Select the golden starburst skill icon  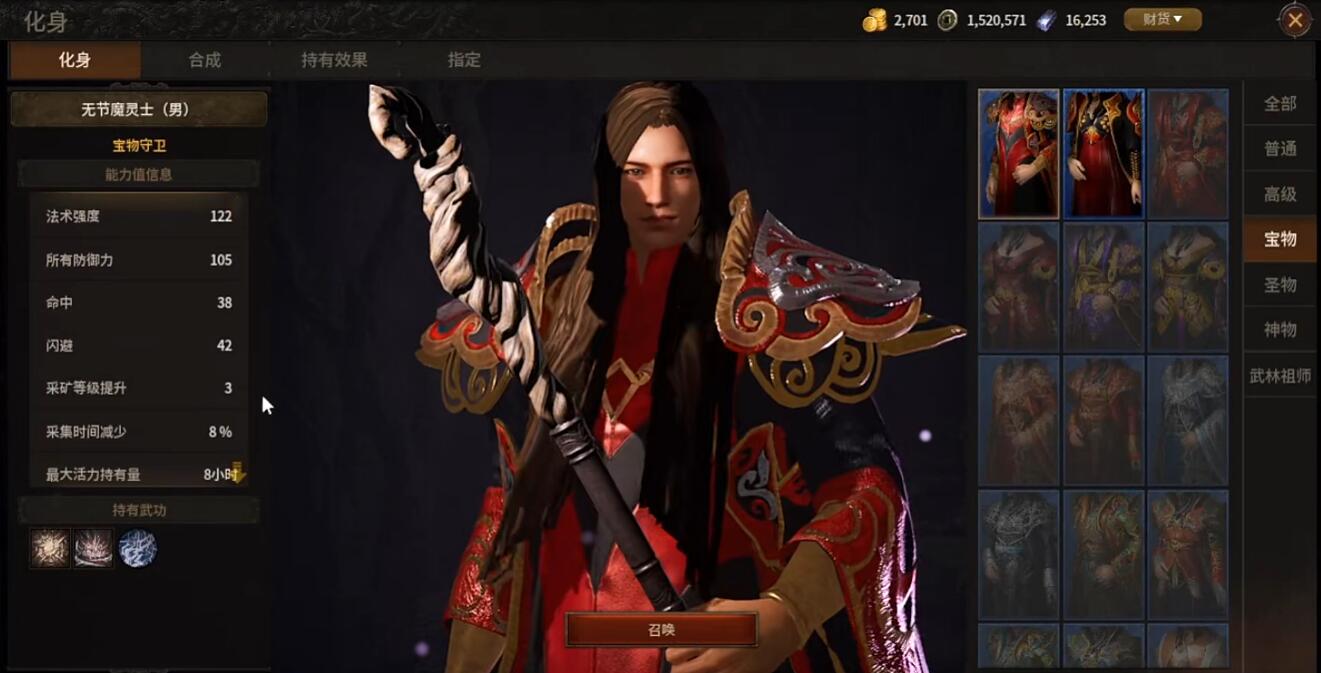[50, 549]
